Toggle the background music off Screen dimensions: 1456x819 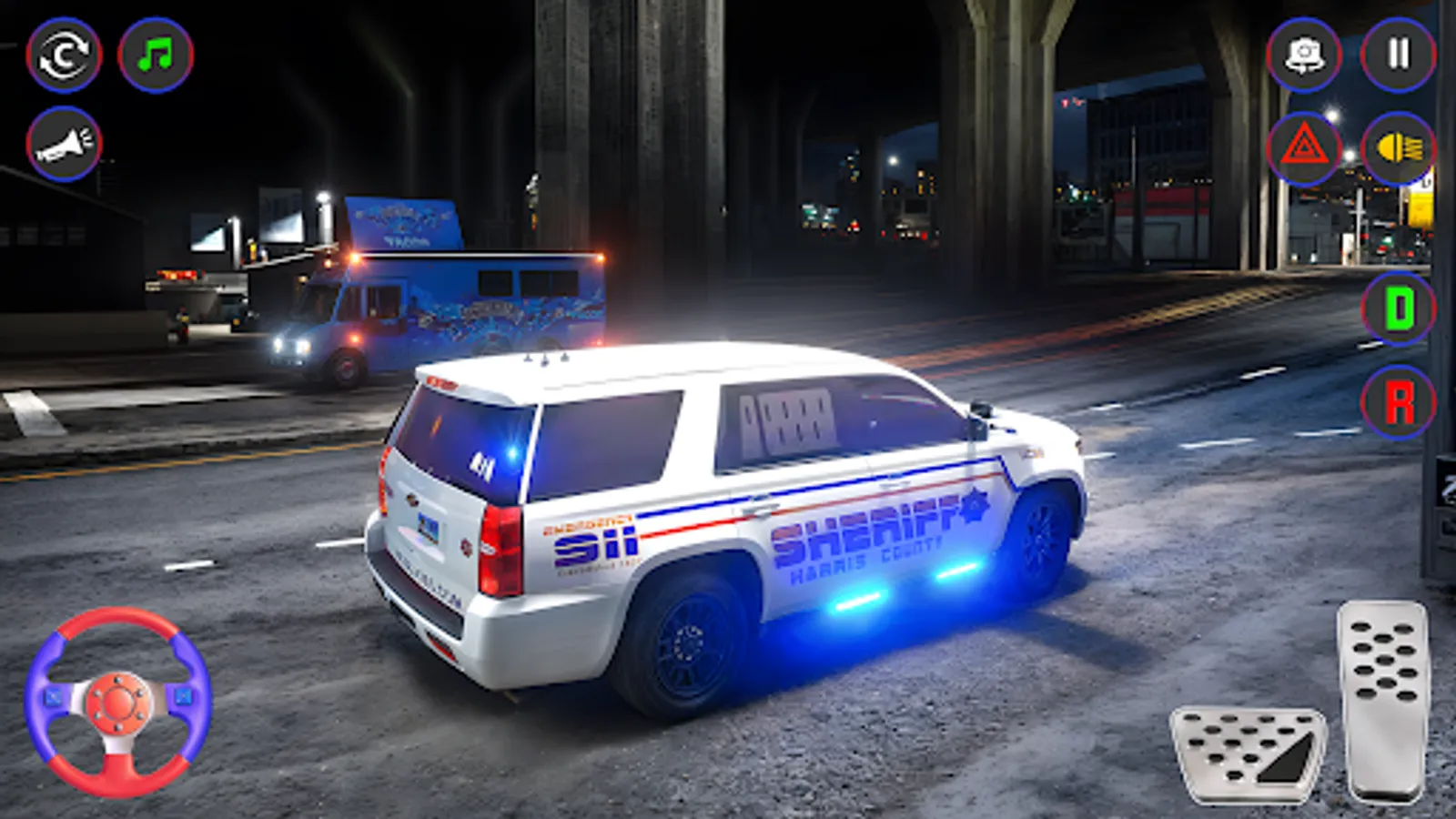(155, 55)
